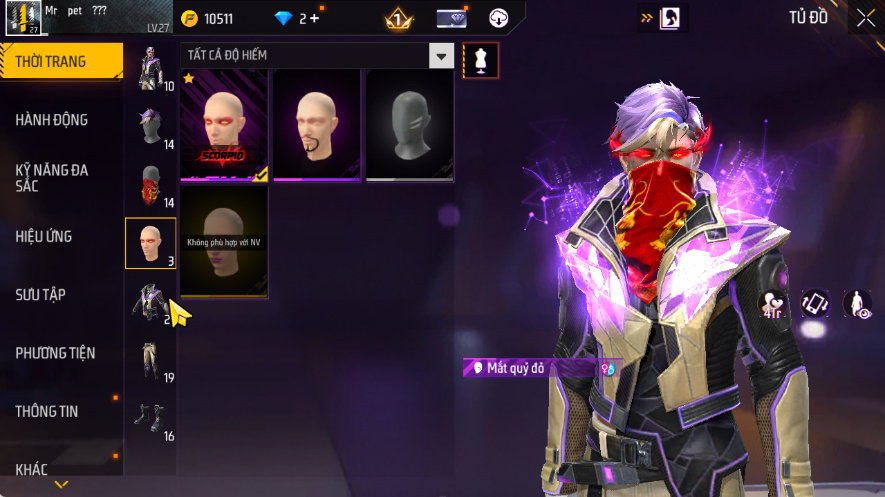Toggle the character visibility eye icon

coord(857,304)
